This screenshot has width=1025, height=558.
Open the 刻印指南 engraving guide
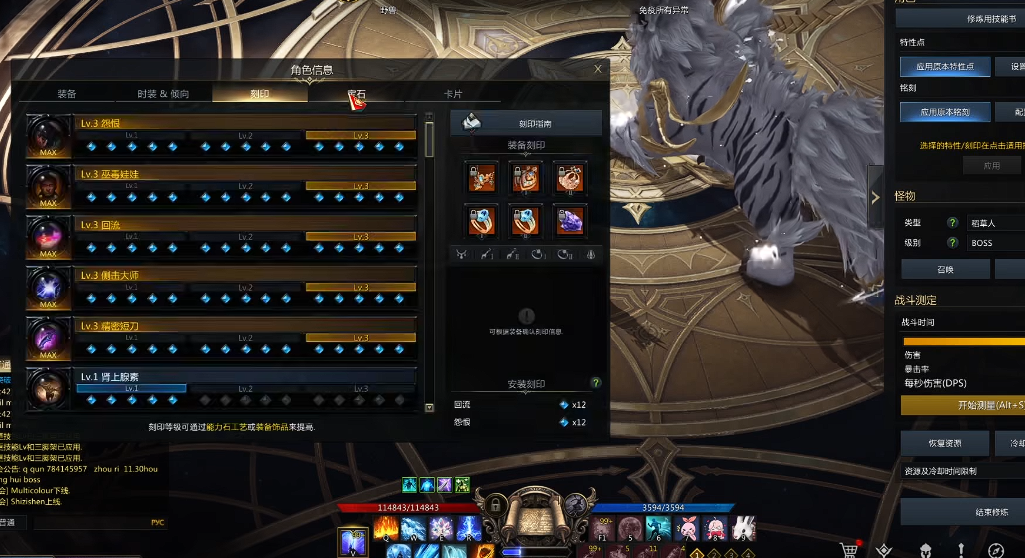pos(527,123)
